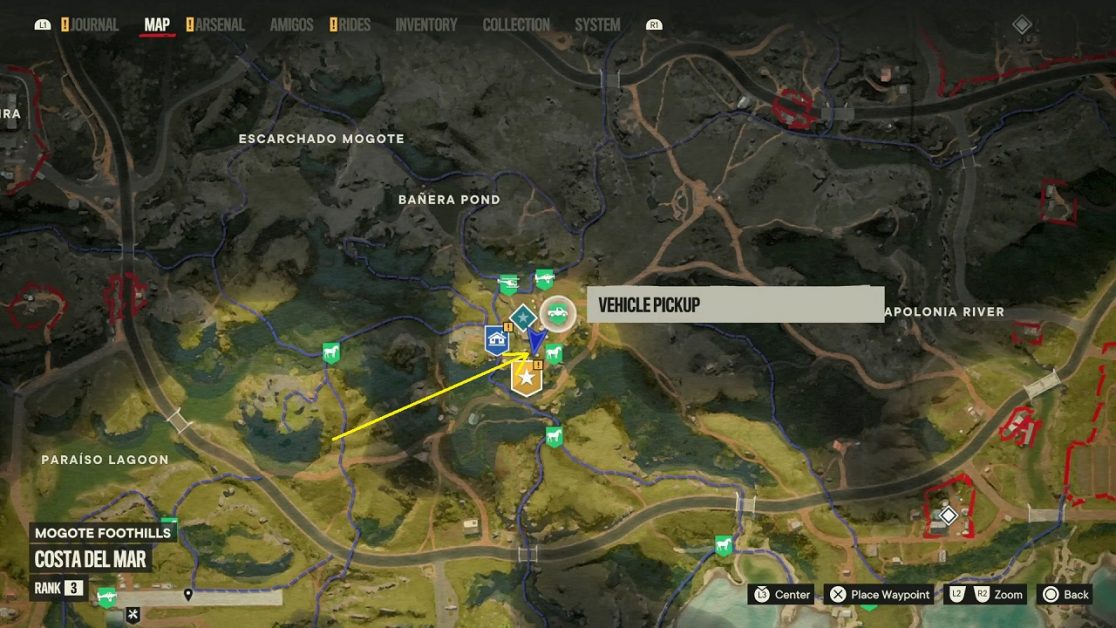The image size is (1116, 628).
Task: Click the black location pin on the airstrip
Action: (x=188, y=596)
